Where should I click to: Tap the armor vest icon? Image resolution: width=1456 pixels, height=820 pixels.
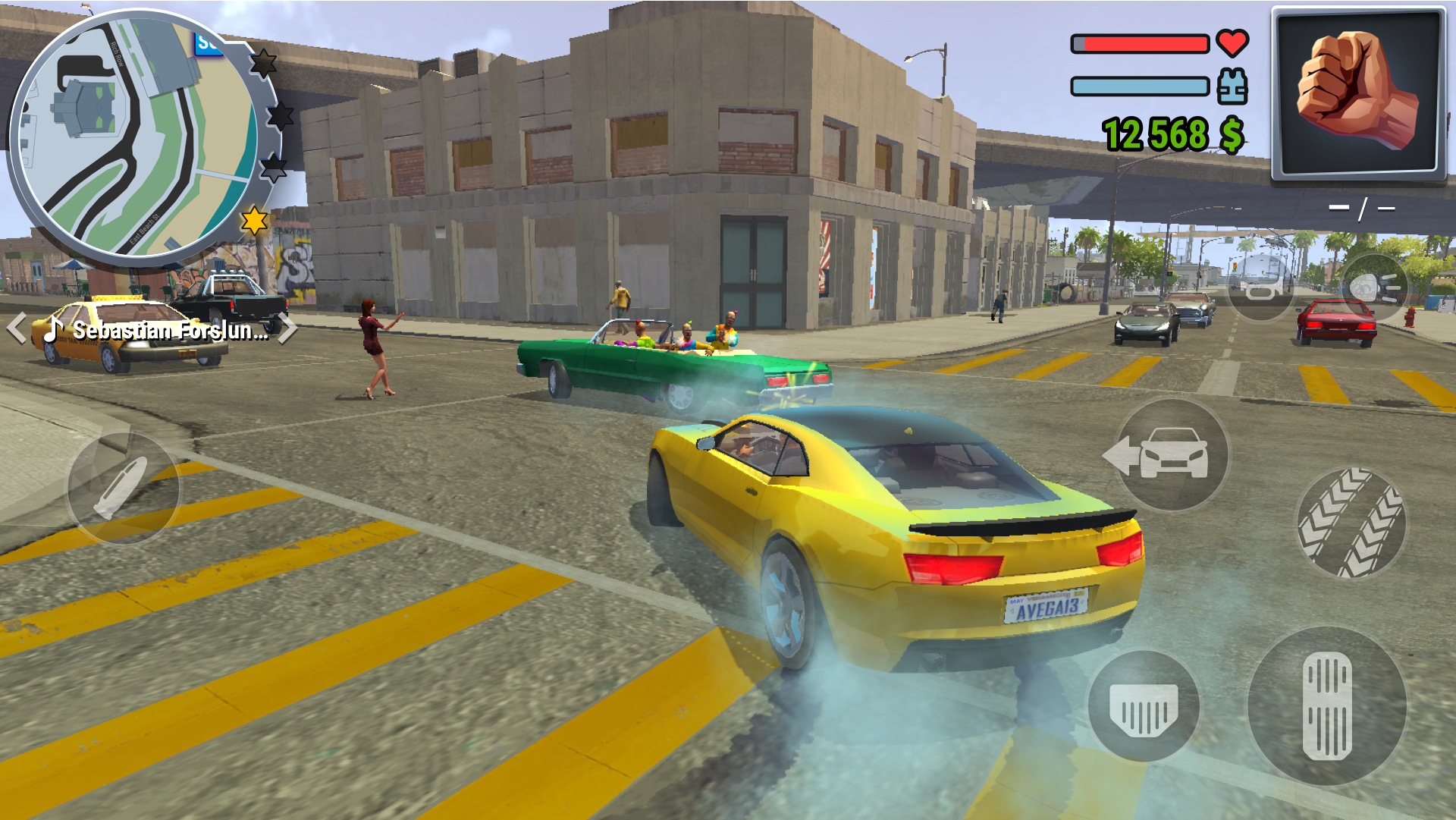pos(1232,86)
